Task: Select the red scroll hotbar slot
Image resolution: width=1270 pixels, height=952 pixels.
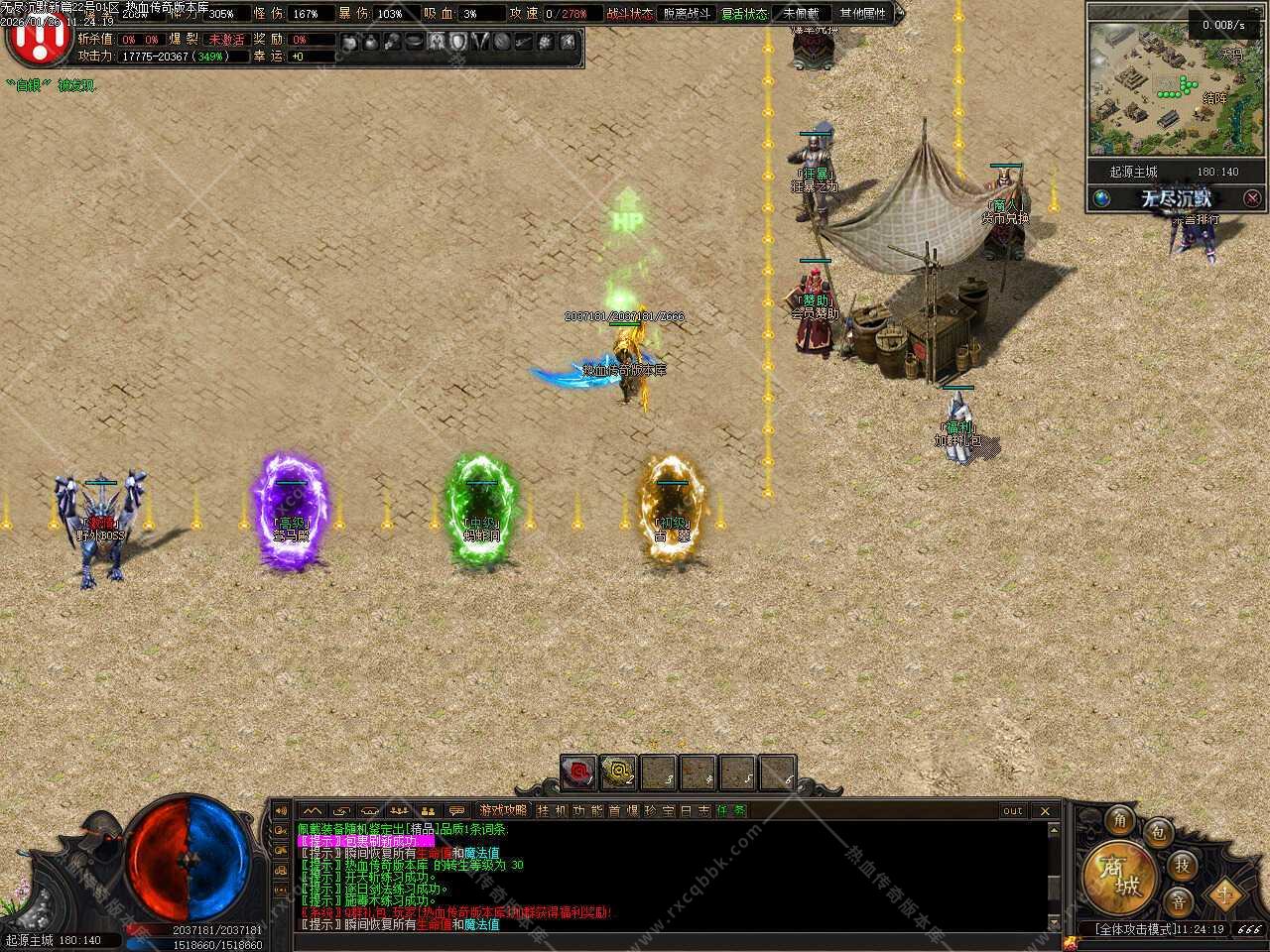Action: (x=578, y=773)
